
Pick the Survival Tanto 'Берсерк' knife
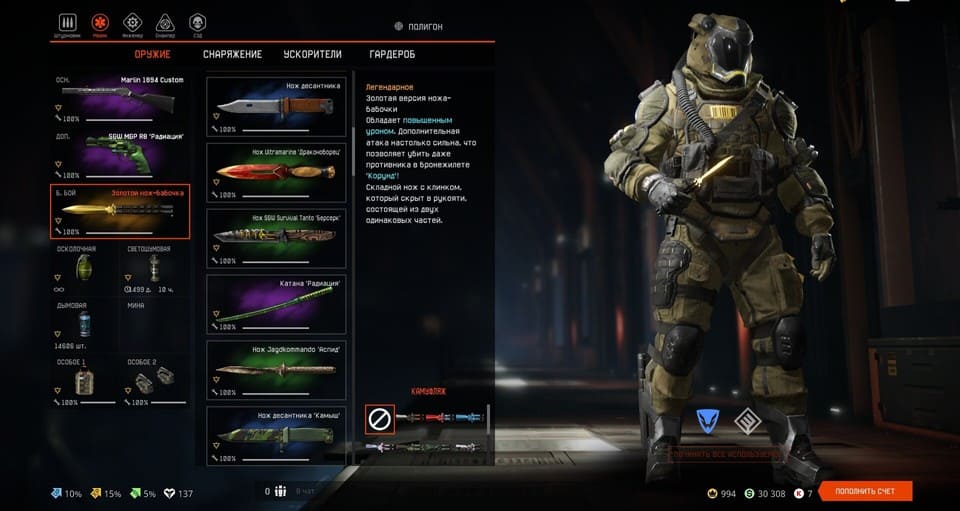[276, 237]
